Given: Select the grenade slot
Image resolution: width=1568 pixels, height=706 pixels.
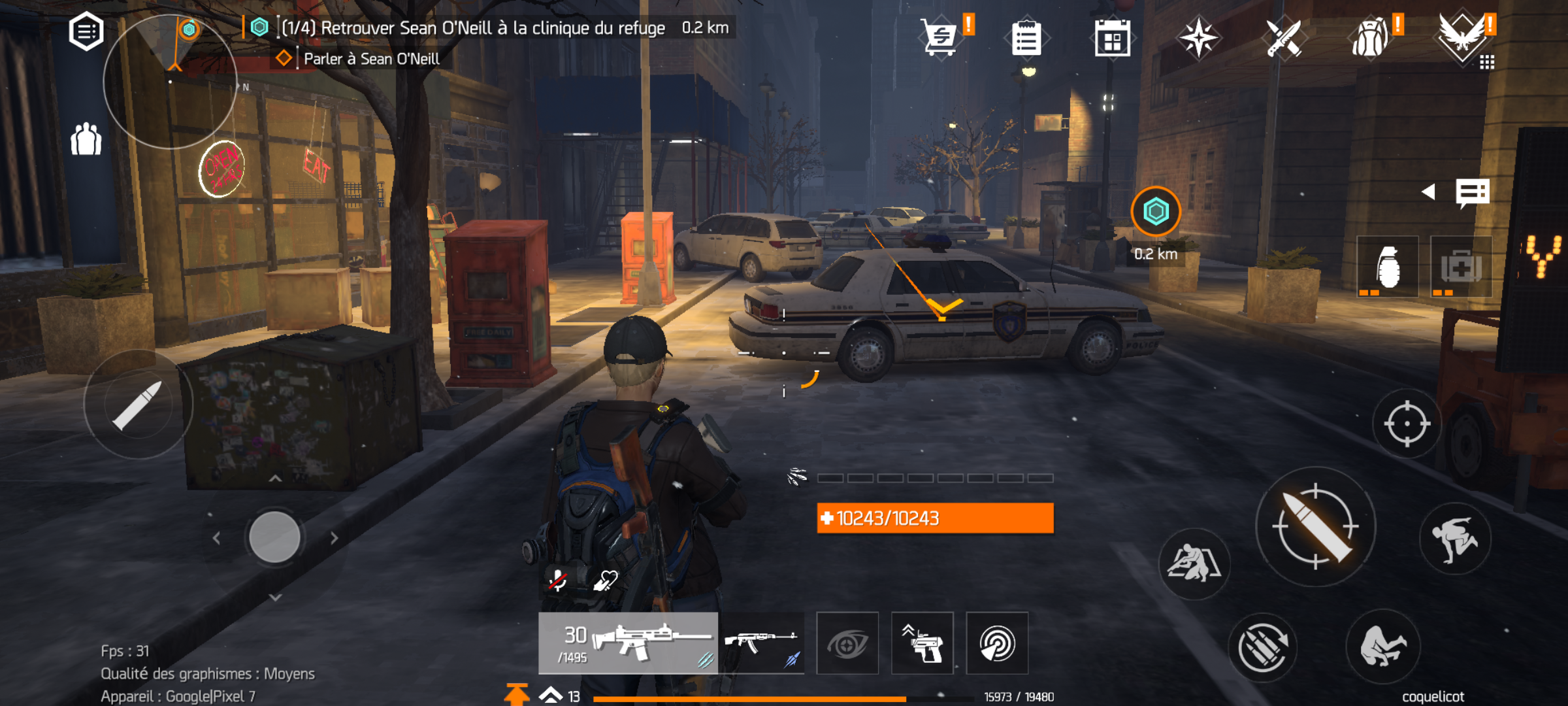Looking at the screenshot, I should 1388,267.
